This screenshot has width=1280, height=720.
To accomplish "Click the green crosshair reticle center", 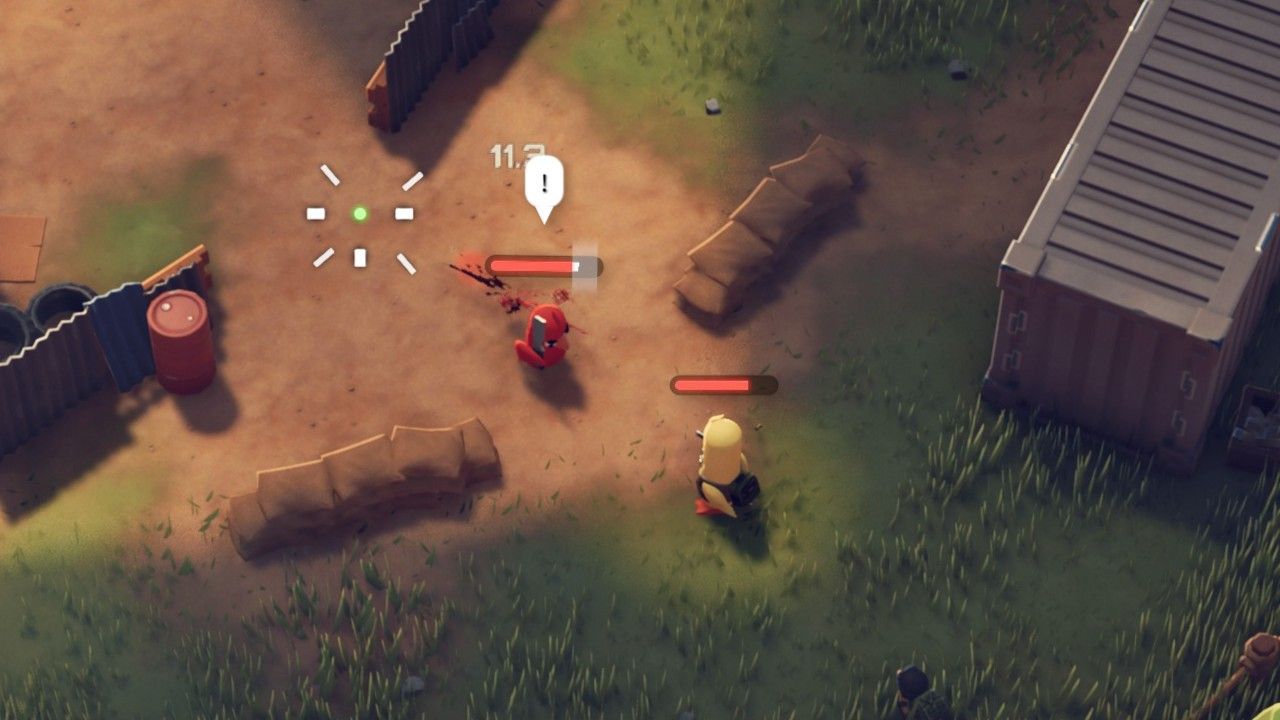I will tap(360, 212).
